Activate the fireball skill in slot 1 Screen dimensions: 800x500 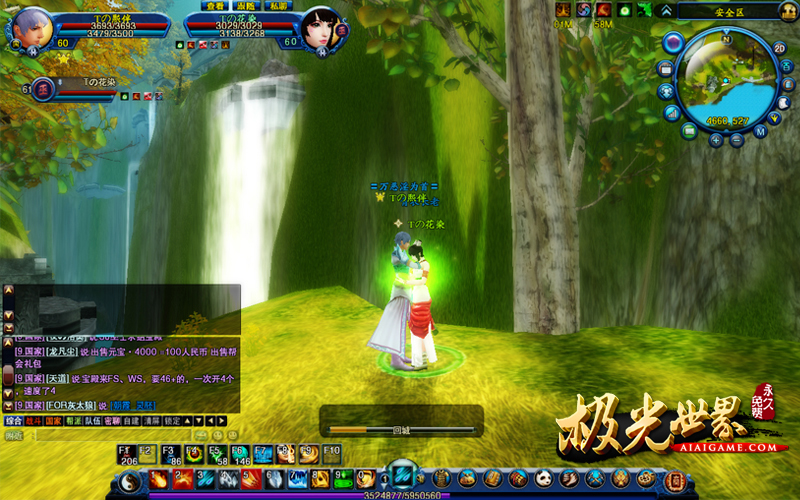[x=159, y=479]
